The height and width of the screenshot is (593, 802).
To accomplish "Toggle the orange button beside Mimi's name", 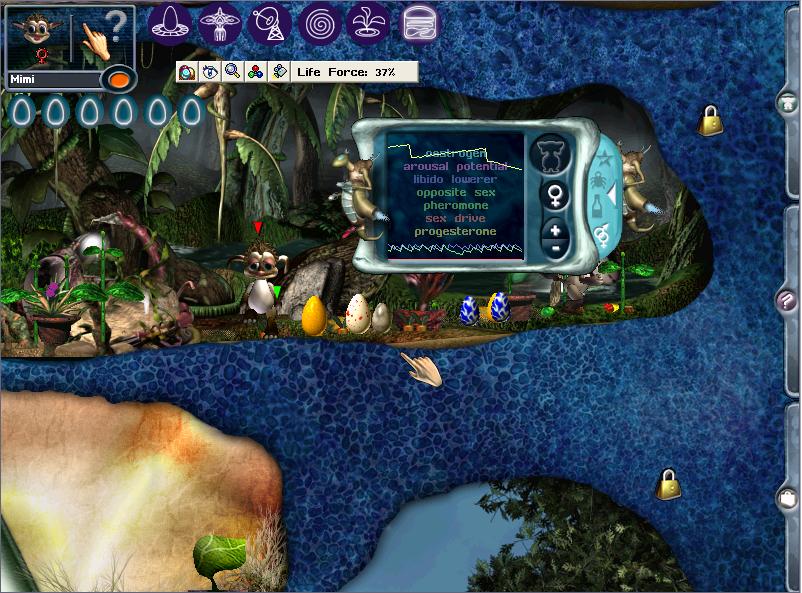I will (118, 79).
